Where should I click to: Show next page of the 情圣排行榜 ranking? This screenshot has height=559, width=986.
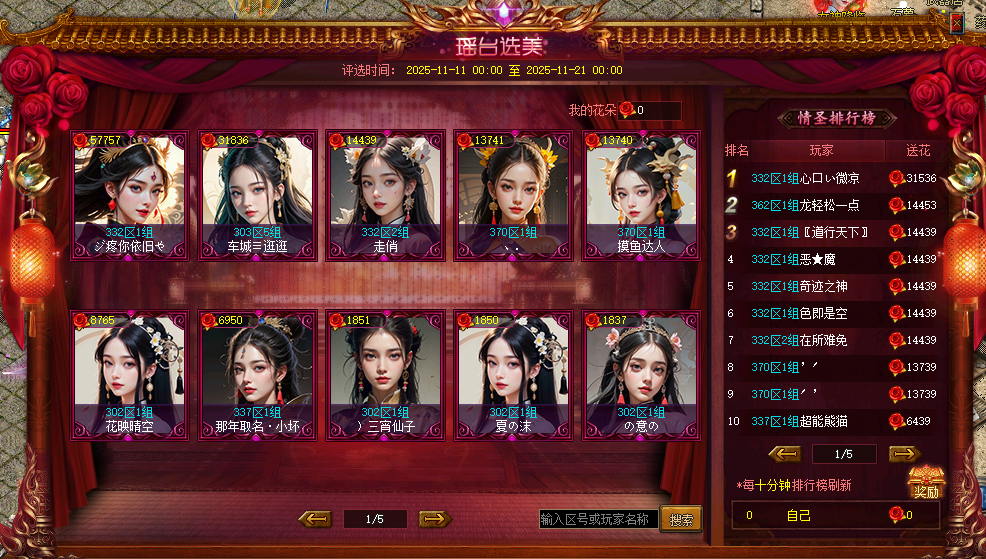pos(904,453)
